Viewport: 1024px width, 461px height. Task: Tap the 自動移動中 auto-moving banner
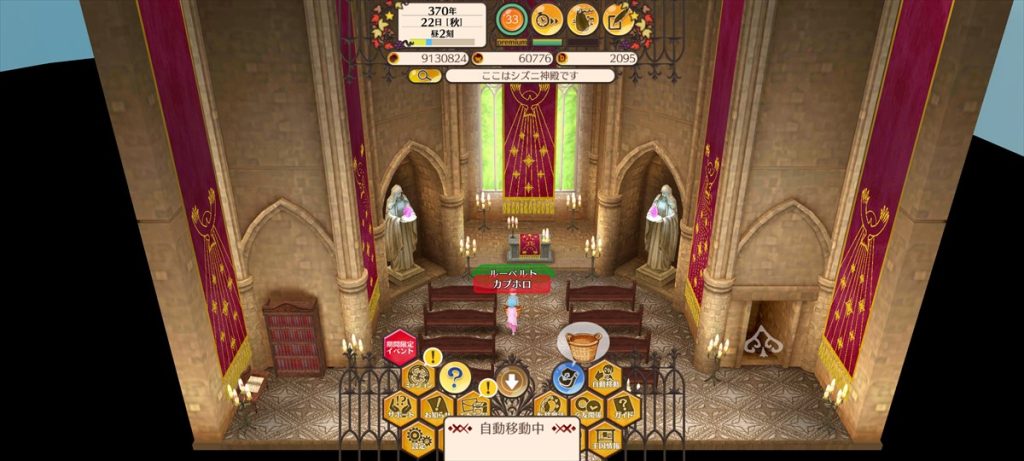point(512,430)
